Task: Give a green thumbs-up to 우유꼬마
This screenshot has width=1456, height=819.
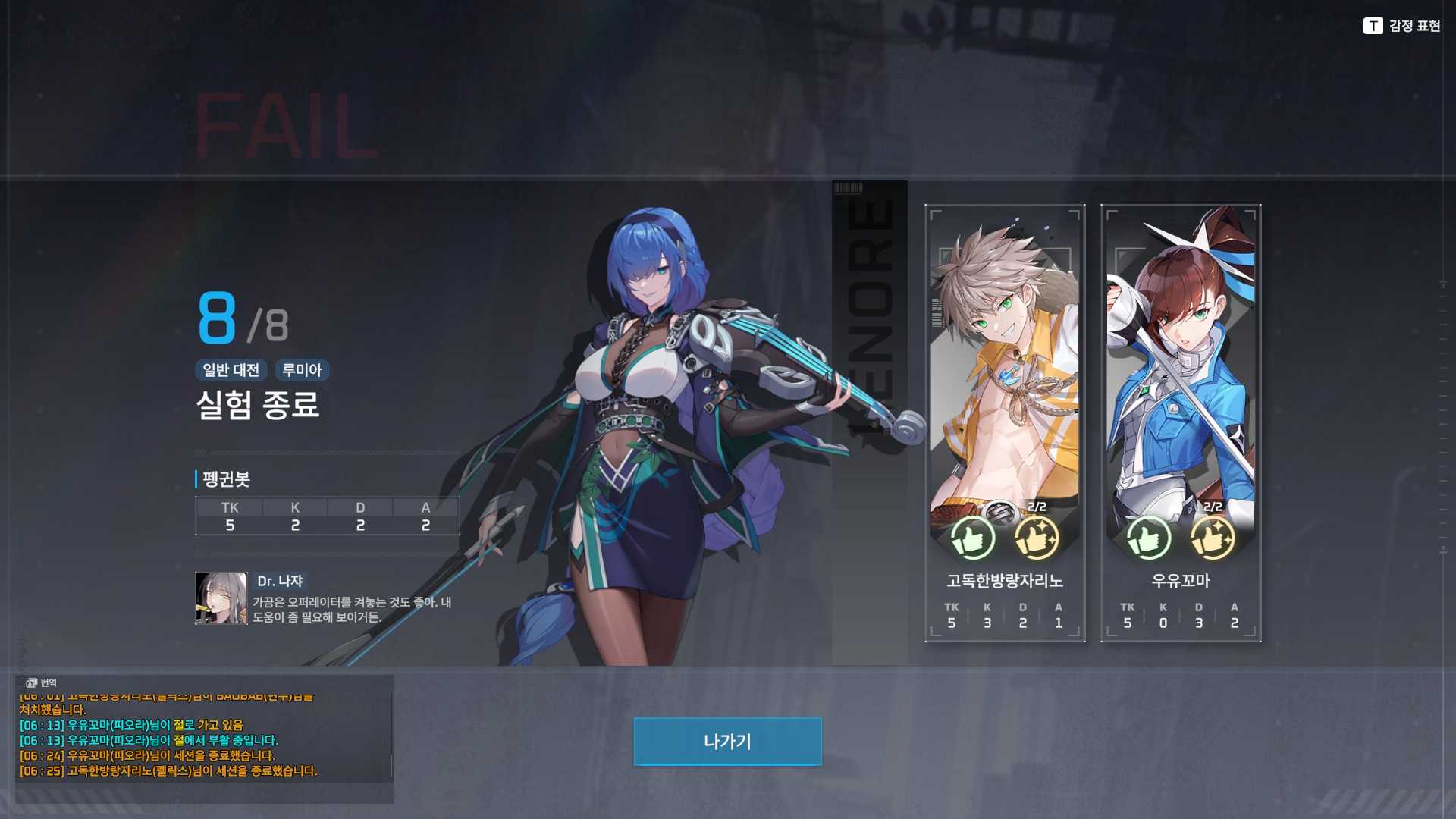Action: (x=1148, y=538)
